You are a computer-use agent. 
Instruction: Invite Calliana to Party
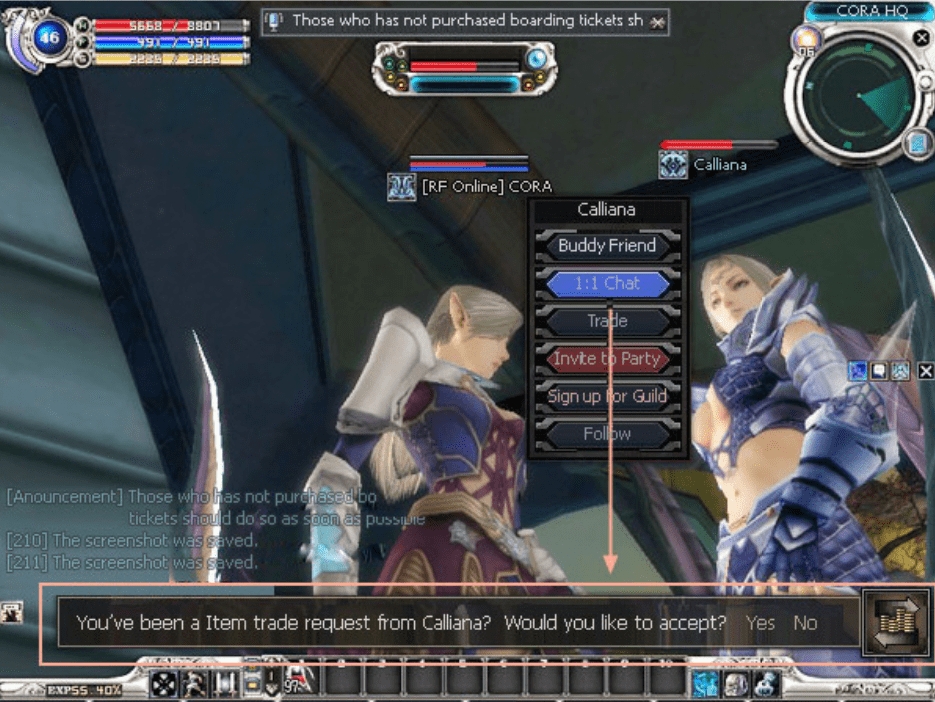tap(607, 359)
